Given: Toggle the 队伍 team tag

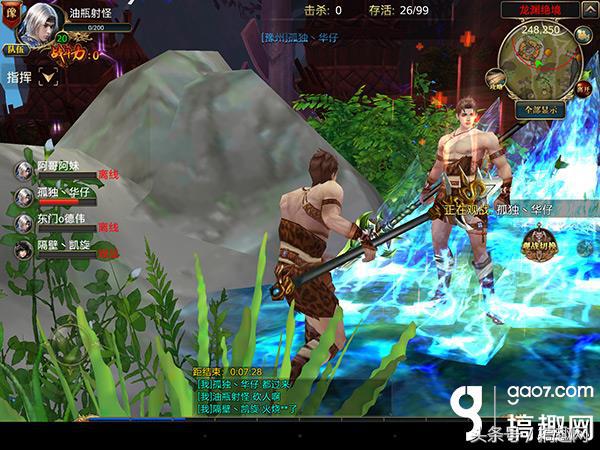Looking at the screenshot, I should 15,47.
